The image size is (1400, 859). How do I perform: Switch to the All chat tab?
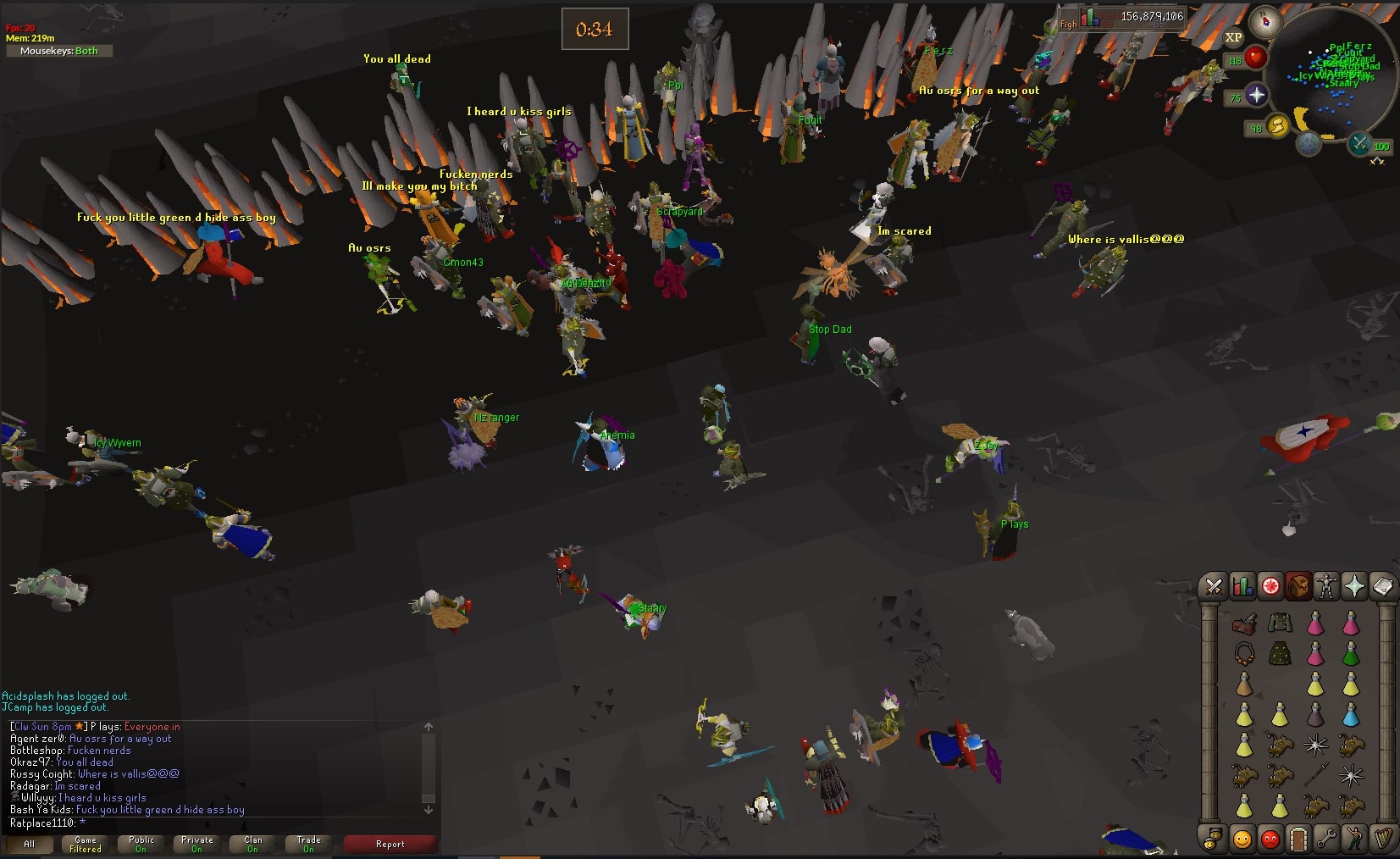point(30,844)
